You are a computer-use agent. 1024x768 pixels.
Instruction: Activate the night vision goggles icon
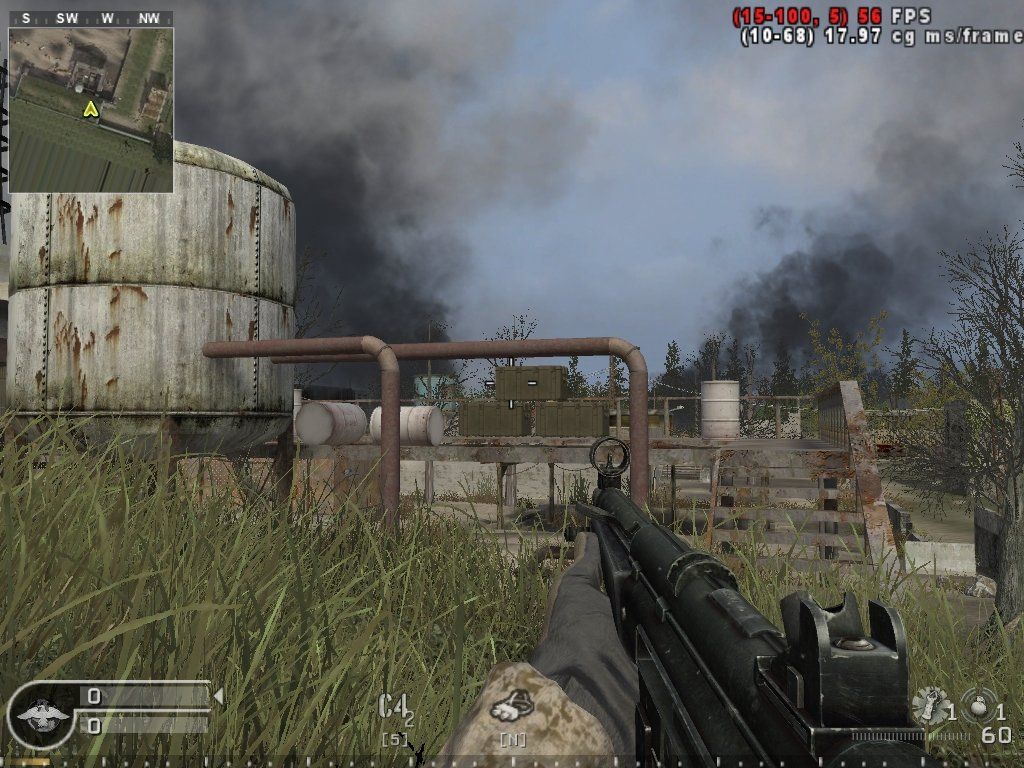pyautogui.click(x=511, y=707)
